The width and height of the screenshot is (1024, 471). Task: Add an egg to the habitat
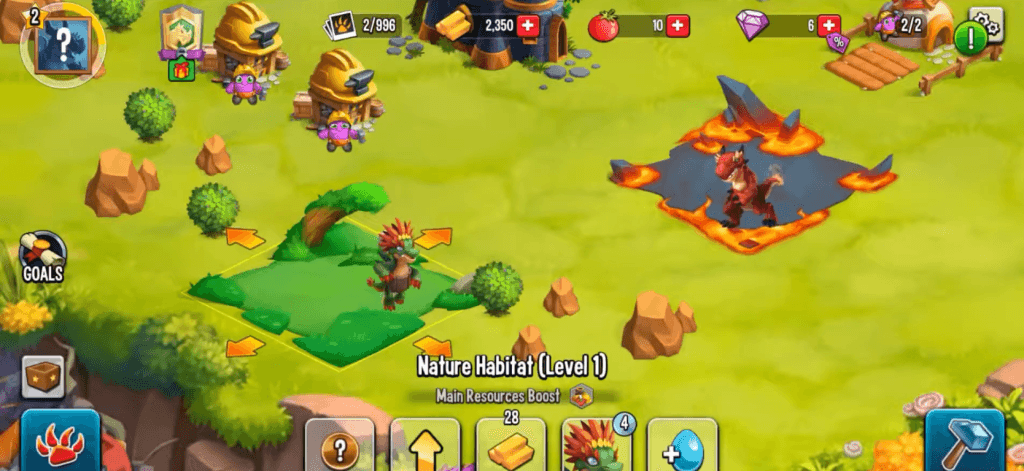pos(682,445)
